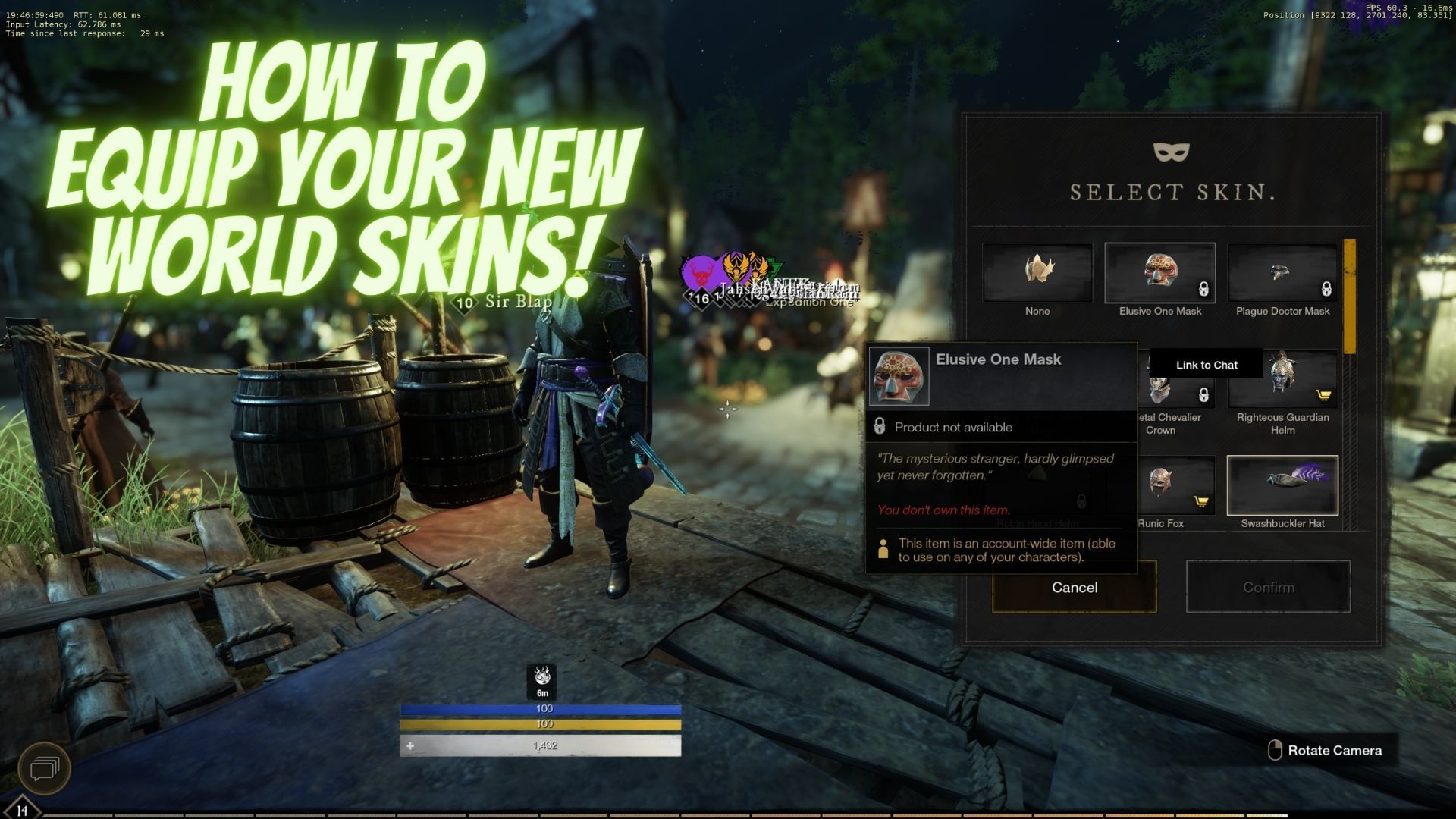Click the Link to Chat button
The width and height of the screenshot is (1456, 819).
click(x=1206, y=365)
